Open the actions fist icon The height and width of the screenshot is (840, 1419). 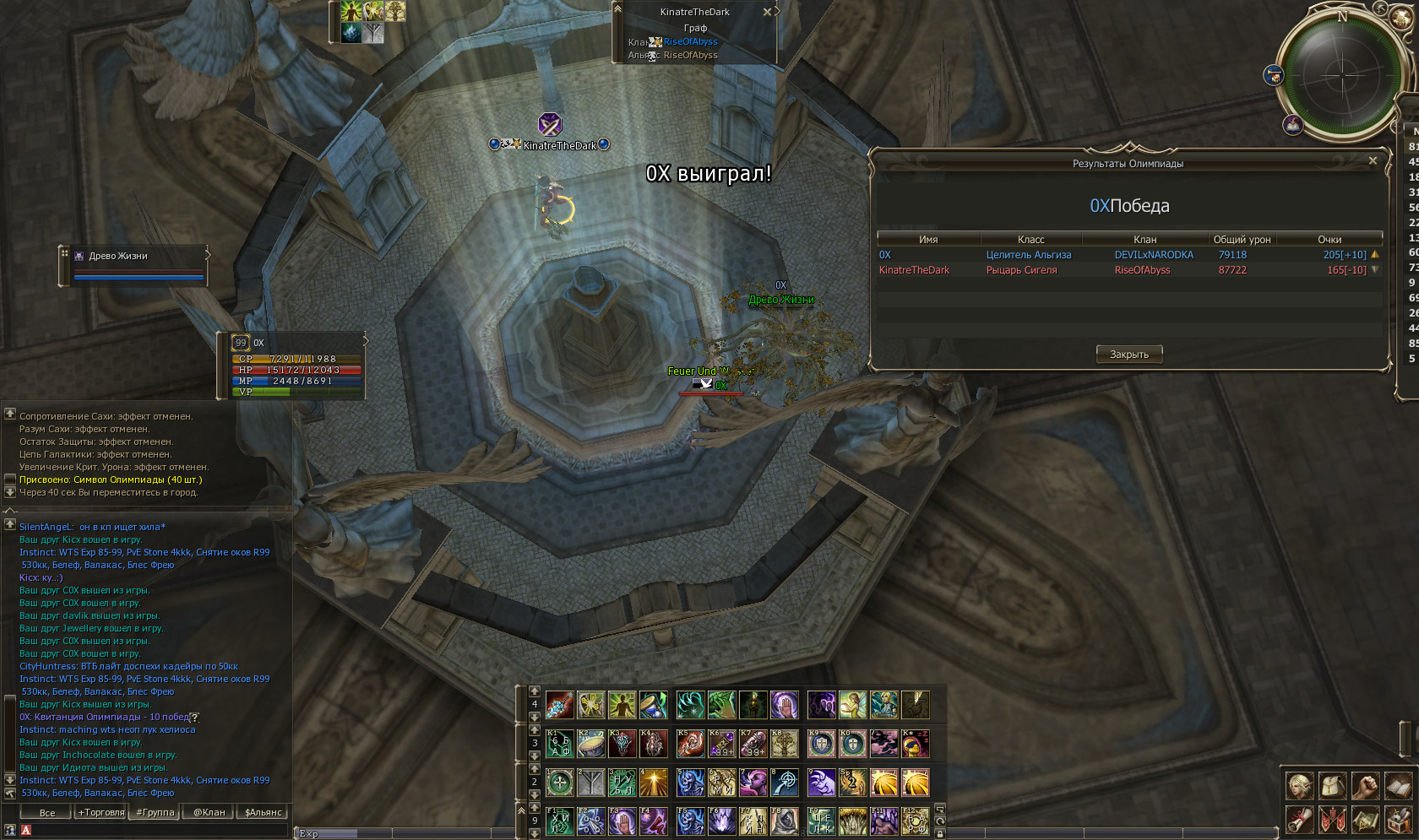pos(1365,786)
